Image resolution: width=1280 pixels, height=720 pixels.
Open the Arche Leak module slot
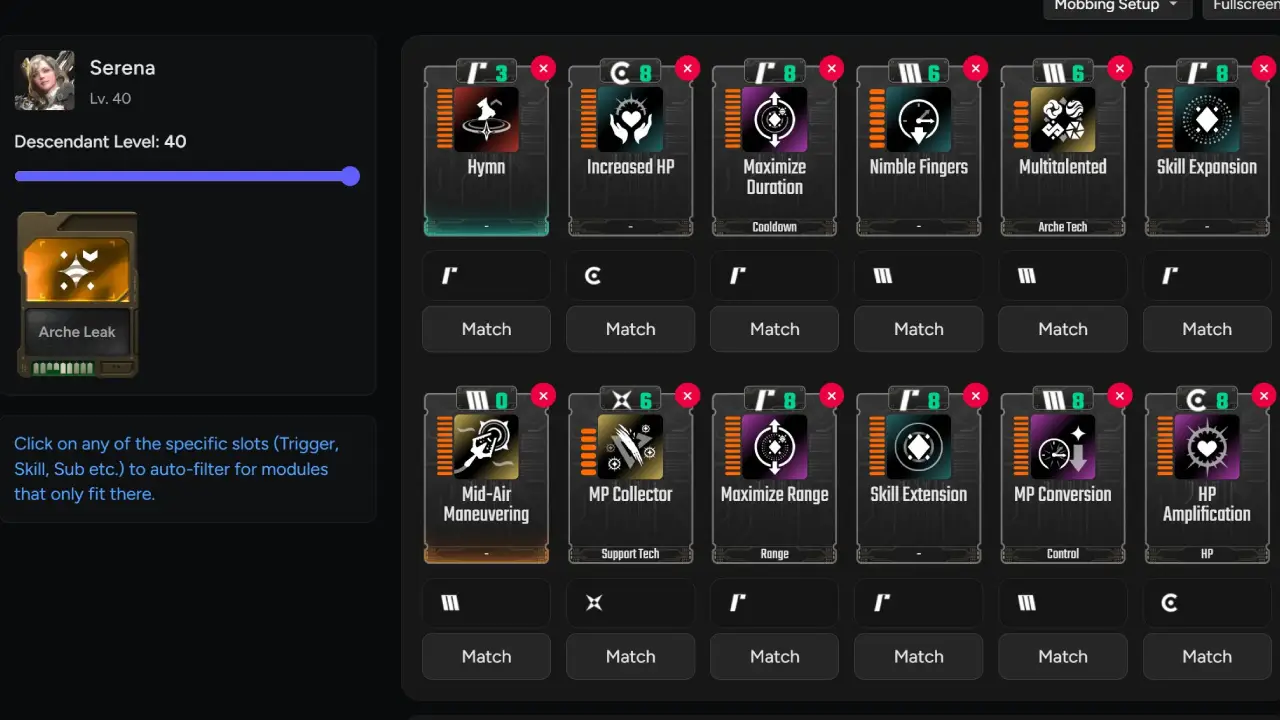point(77,294)
